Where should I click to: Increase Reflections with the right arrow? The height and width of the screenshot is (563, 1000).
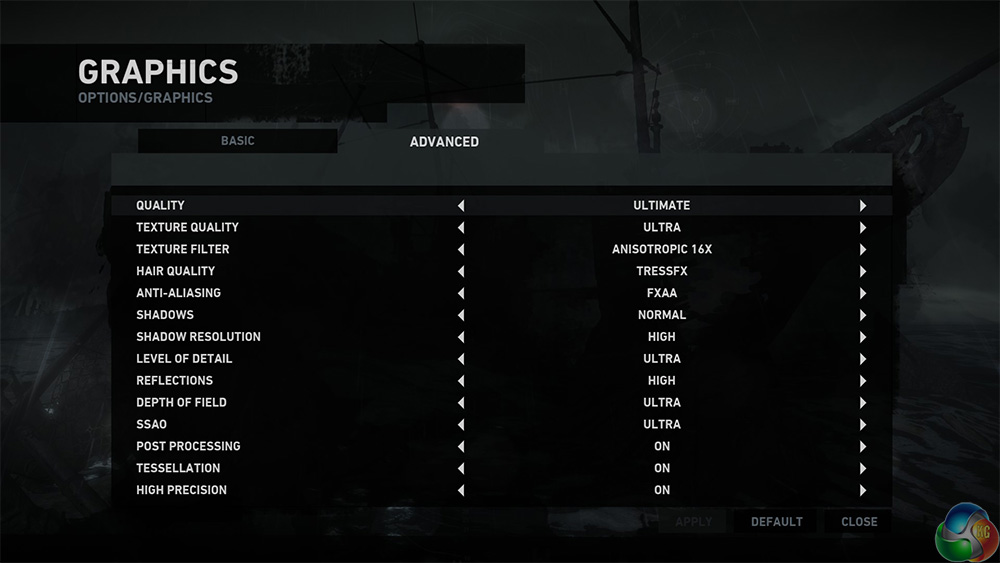[x=862, y=381]
